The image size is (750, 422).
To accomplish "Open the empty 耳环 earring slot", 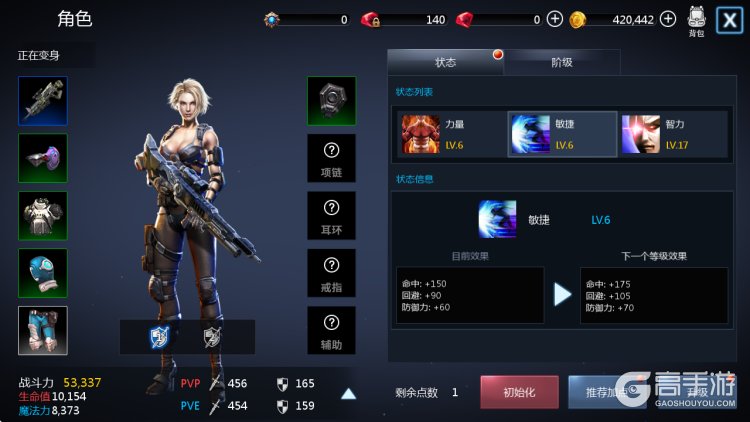I will [331, 216].
